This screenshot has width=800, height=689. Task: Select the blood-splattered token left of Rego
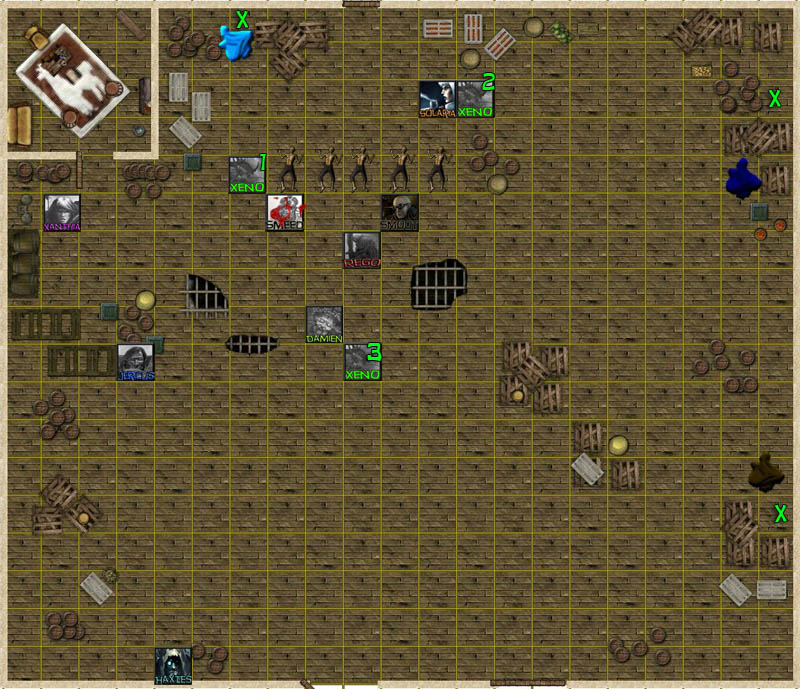click(285, 213)
